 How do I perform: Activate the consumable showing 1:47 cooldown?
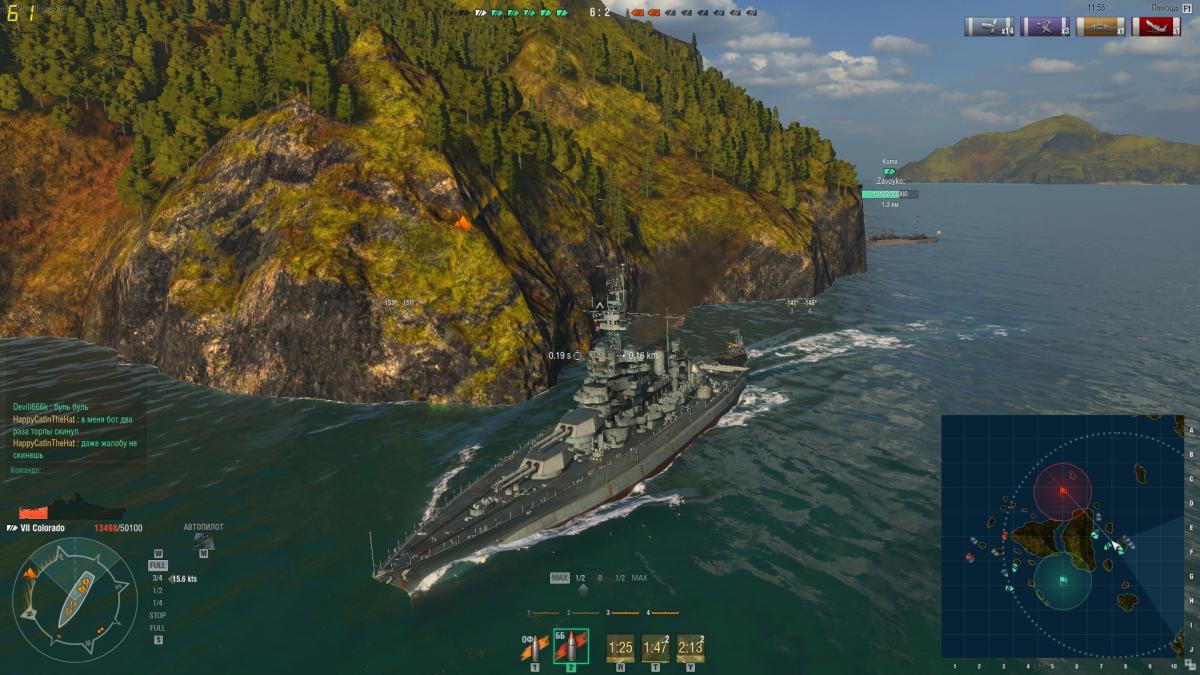(x=656, y=648)
